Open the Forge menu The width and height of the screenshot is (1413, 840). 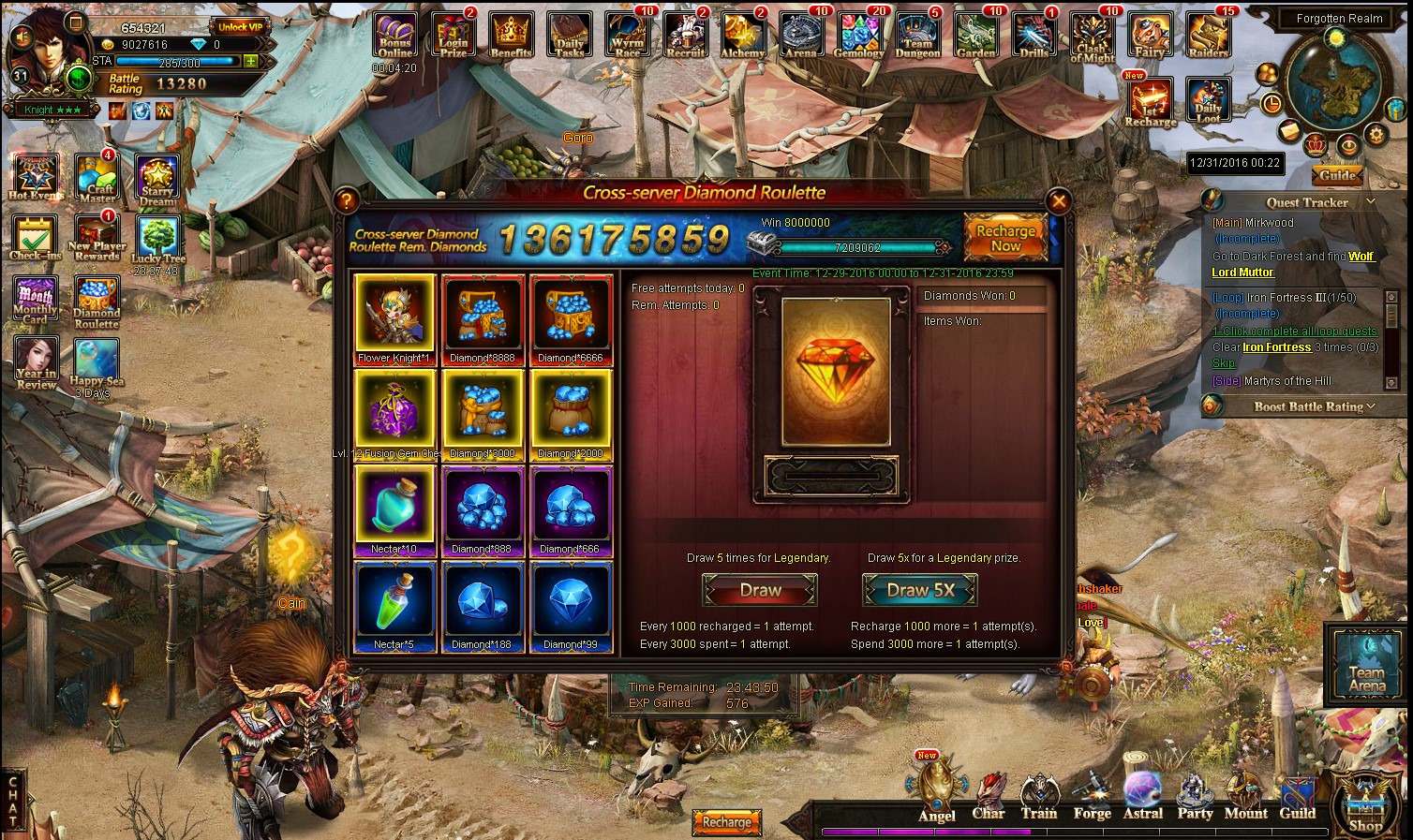pos(1092,797)
